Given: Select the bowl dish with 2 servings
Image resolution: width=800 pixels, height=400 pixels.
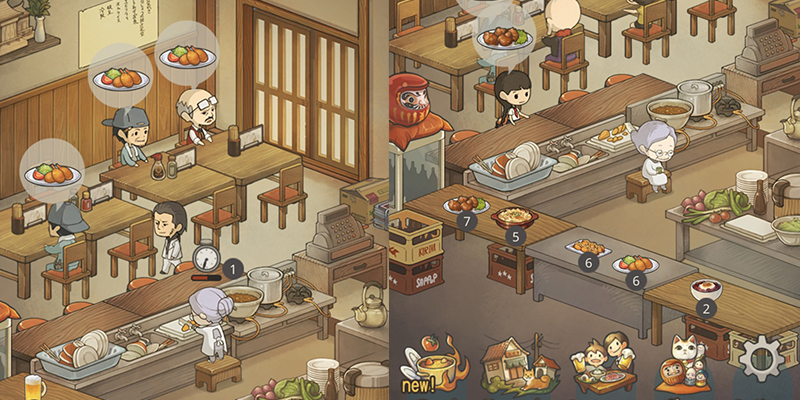Looking at the screenshot, I should (706, 291).
